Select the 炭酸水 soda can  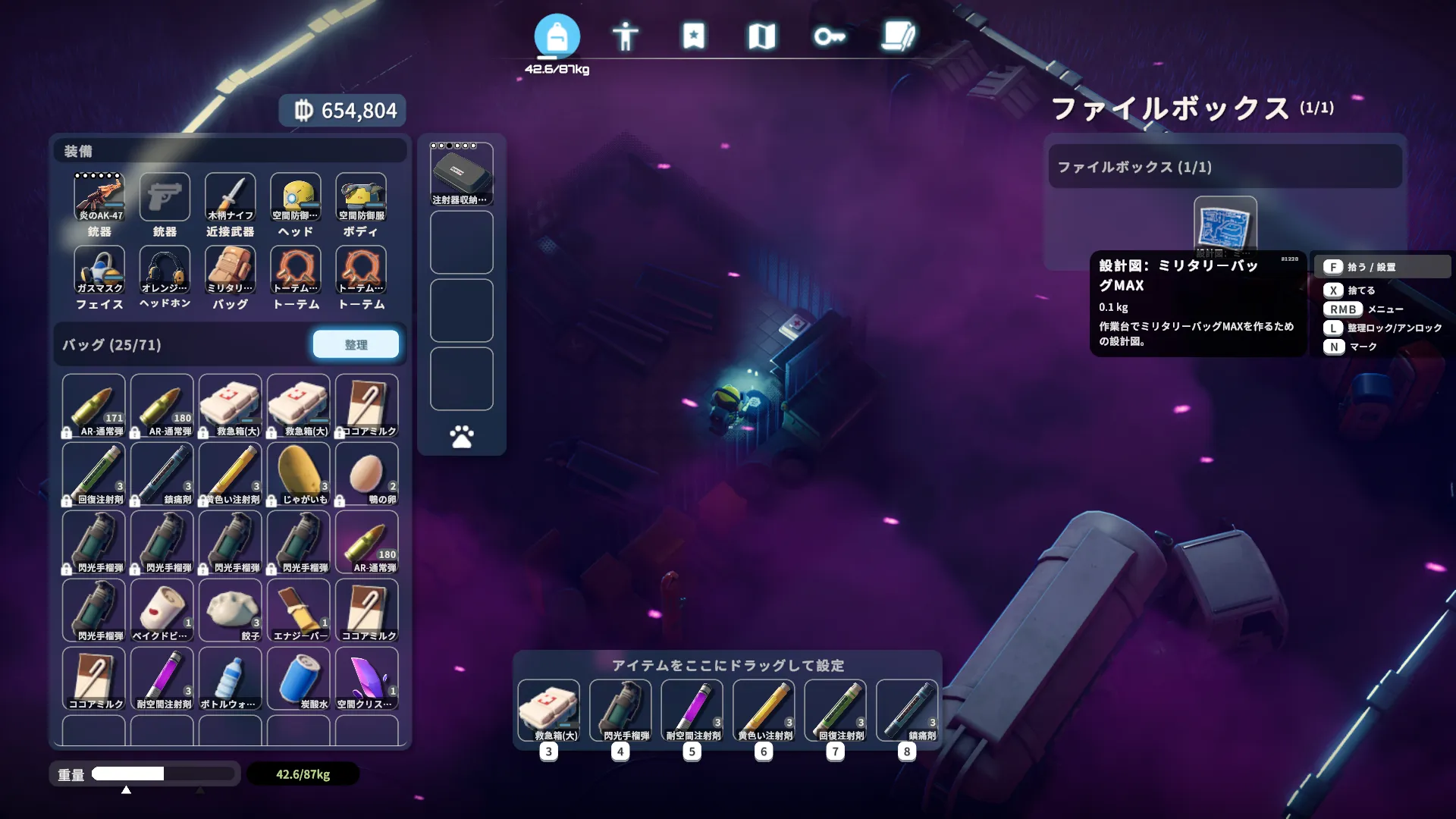(x=299, y=678)
